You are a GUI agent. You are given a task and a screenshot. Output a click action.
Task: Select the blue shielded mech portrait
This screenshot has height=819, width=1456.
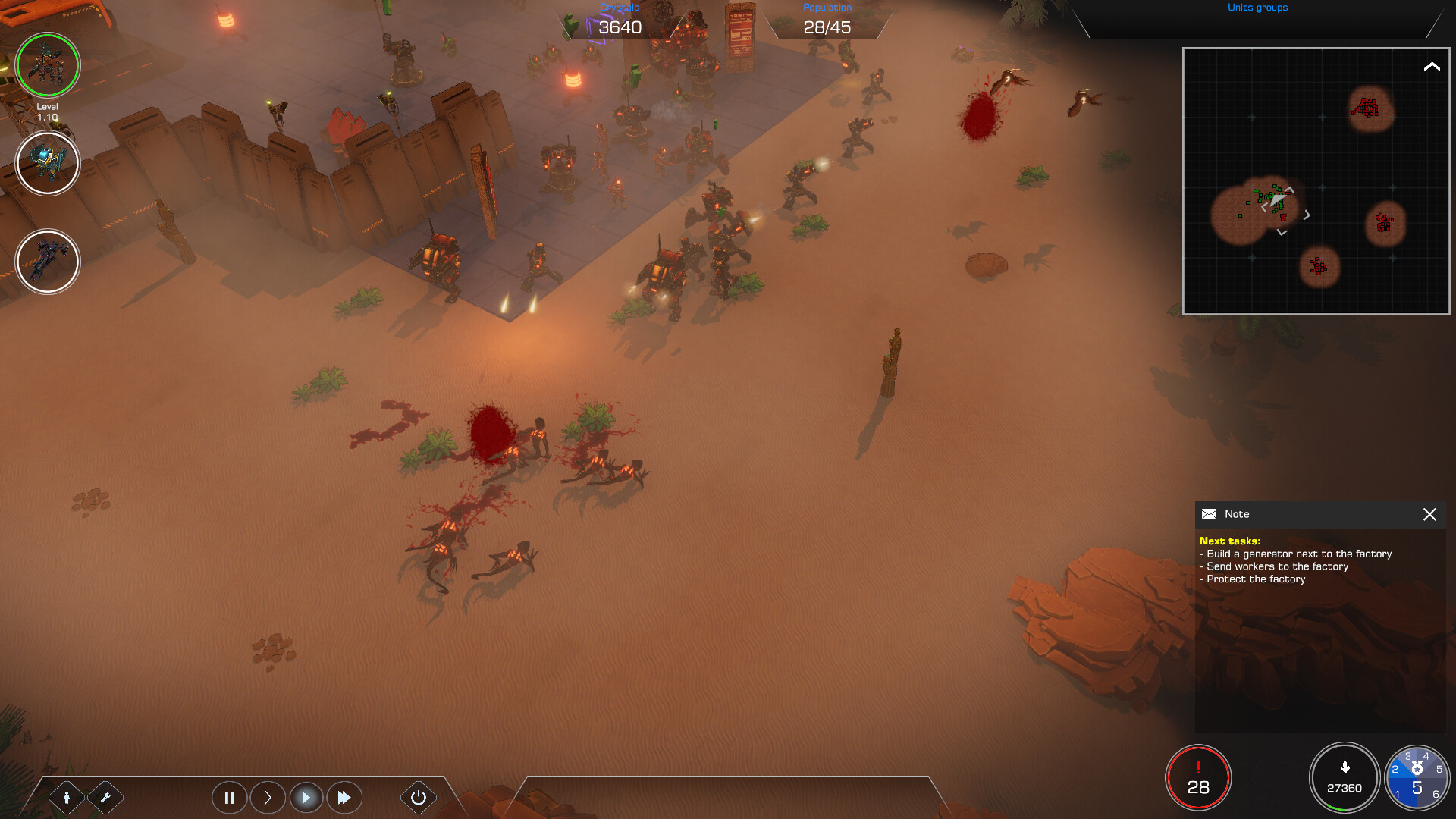(48, 163)
